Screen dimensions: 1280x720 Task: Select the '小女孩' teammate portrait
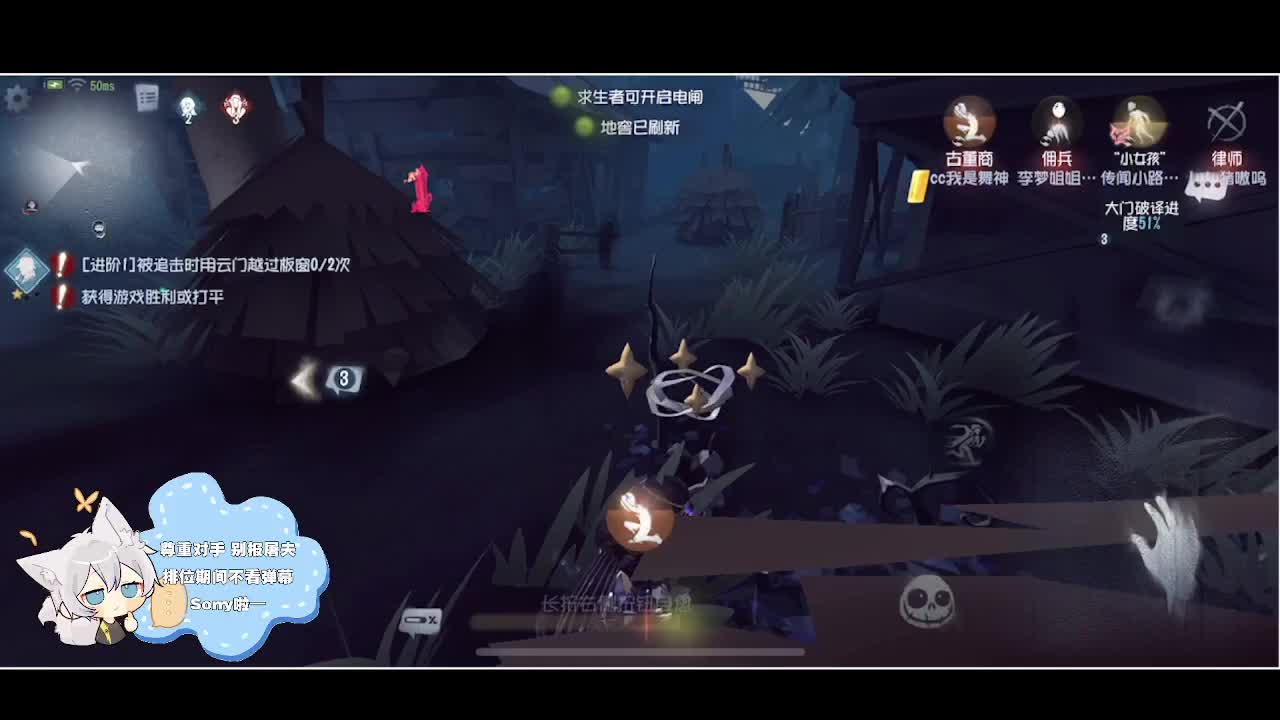pyautogui.click(x=1138, y=120)
